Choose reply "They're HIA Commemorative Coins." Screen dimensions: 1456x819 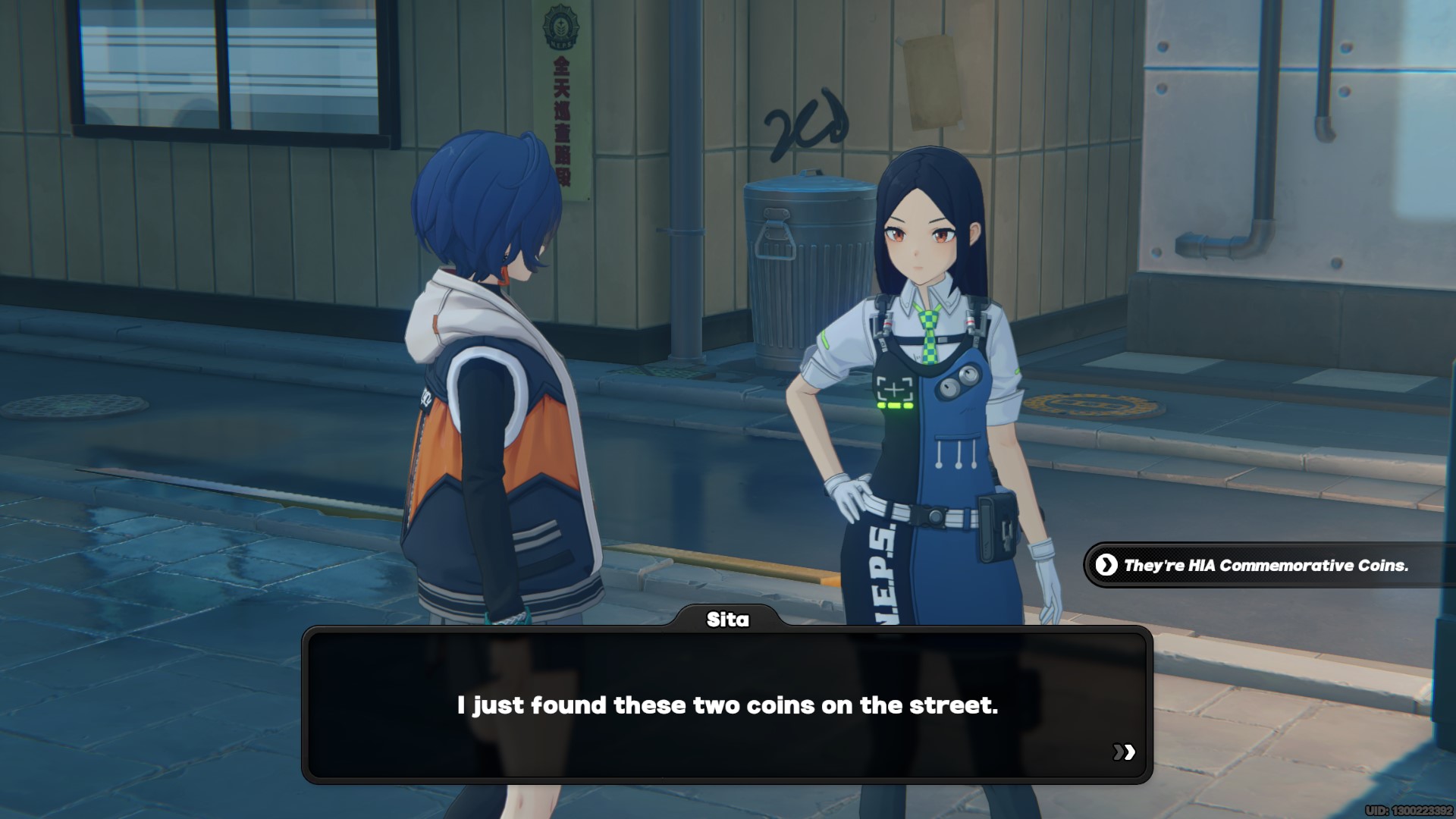(x=1265, y=566)
